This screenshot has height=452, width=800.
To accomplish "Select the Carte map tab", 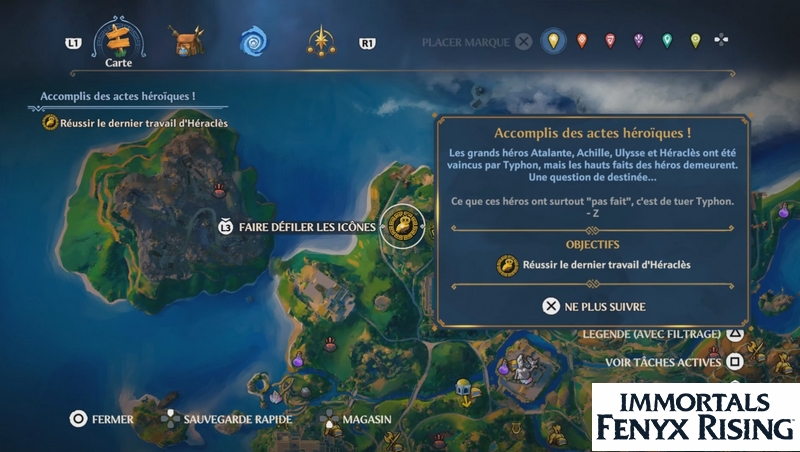I will [118, 40].
